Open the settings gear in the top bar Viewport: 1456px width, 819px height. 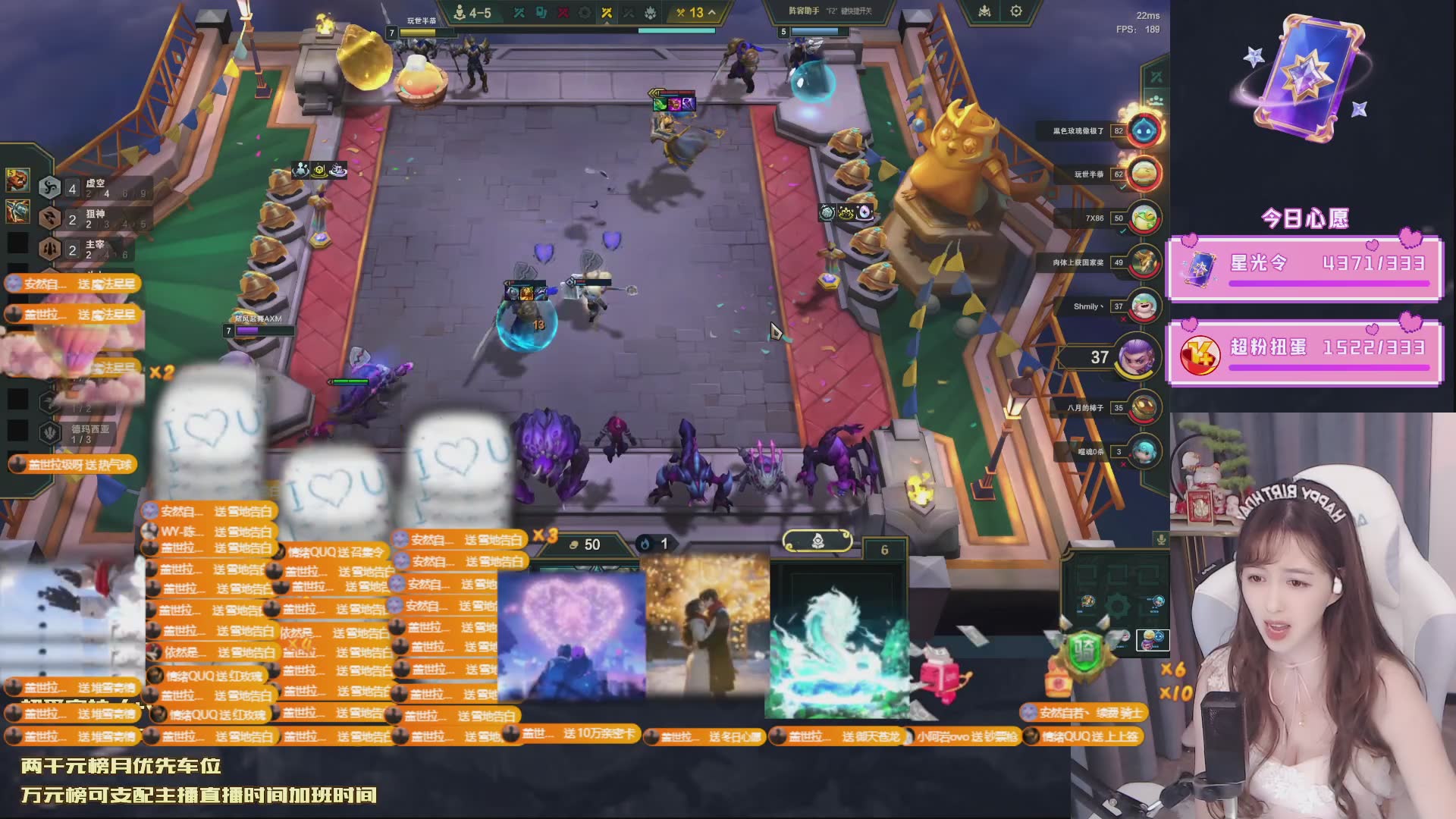[1016, 11]
